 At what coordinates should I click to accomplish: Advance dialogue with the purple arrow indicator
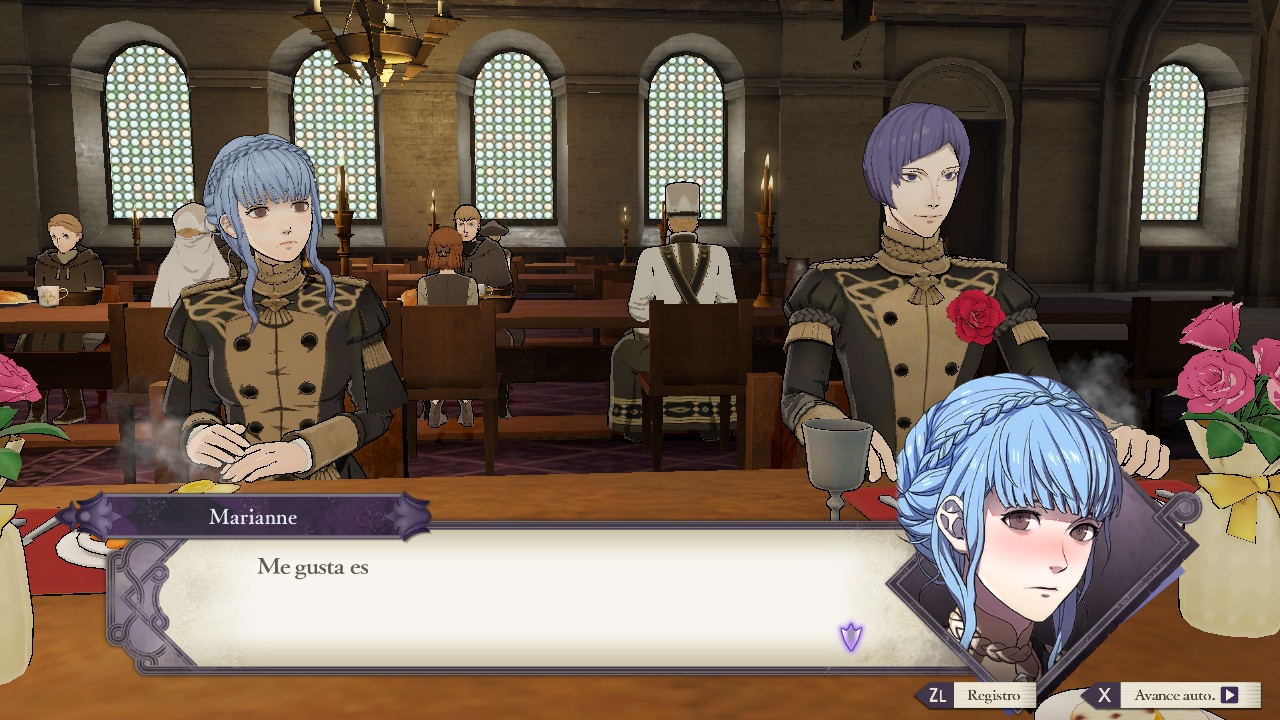[x=851, y=636]
